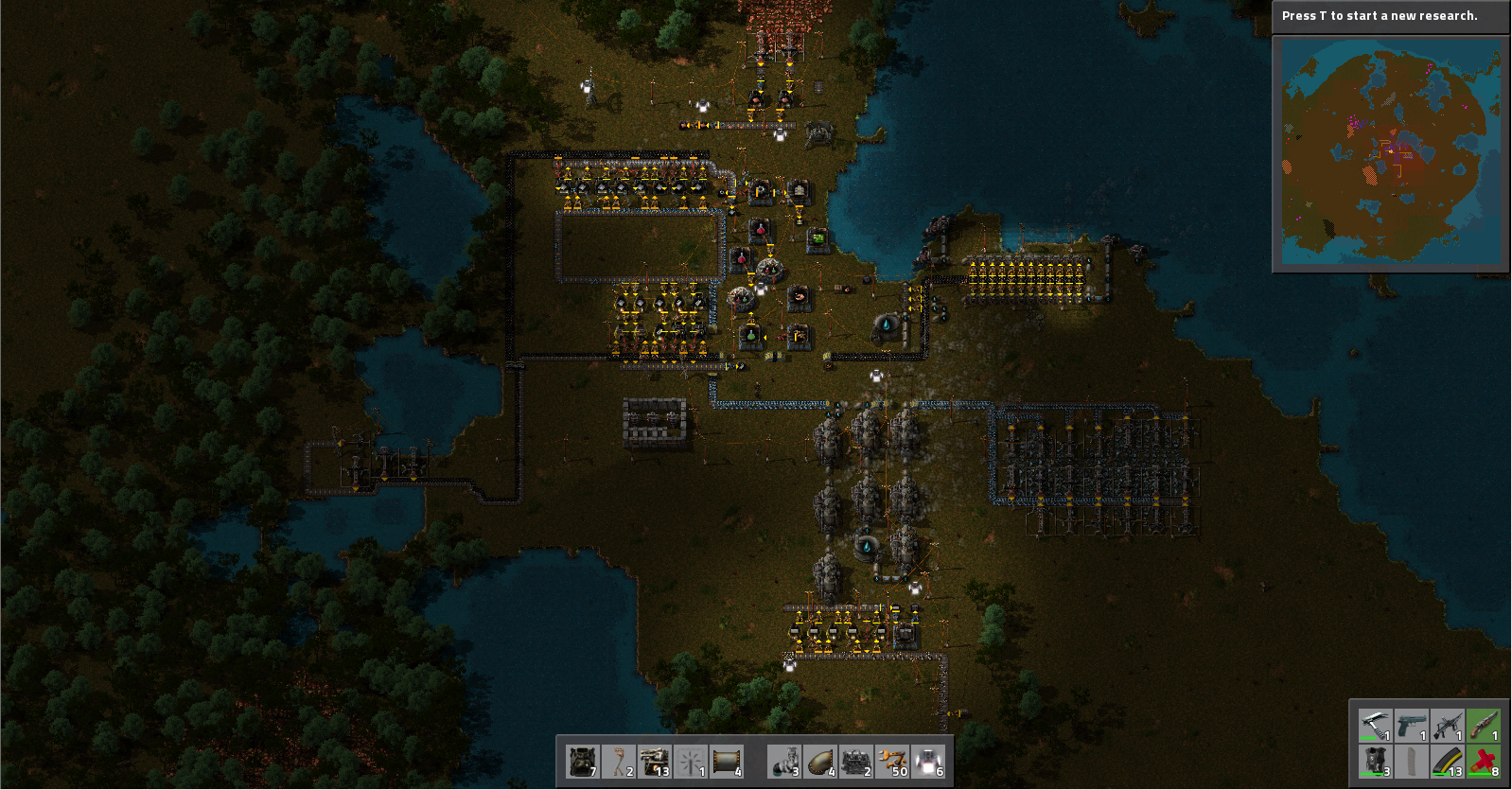The height and width of the screenshot is (790, 1512).
Task: Select the inserter stack of 50
Action: click(x=892, y=761)
